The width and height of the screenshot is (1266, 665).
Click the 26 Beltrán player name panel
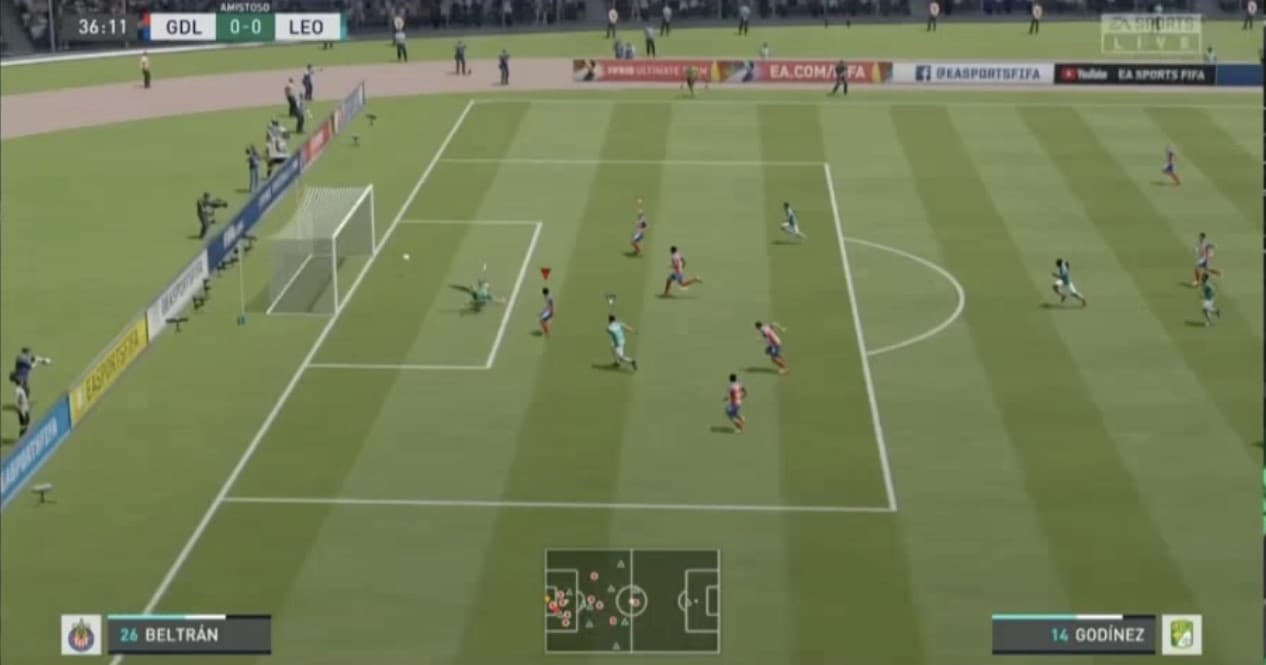(189, 635)
